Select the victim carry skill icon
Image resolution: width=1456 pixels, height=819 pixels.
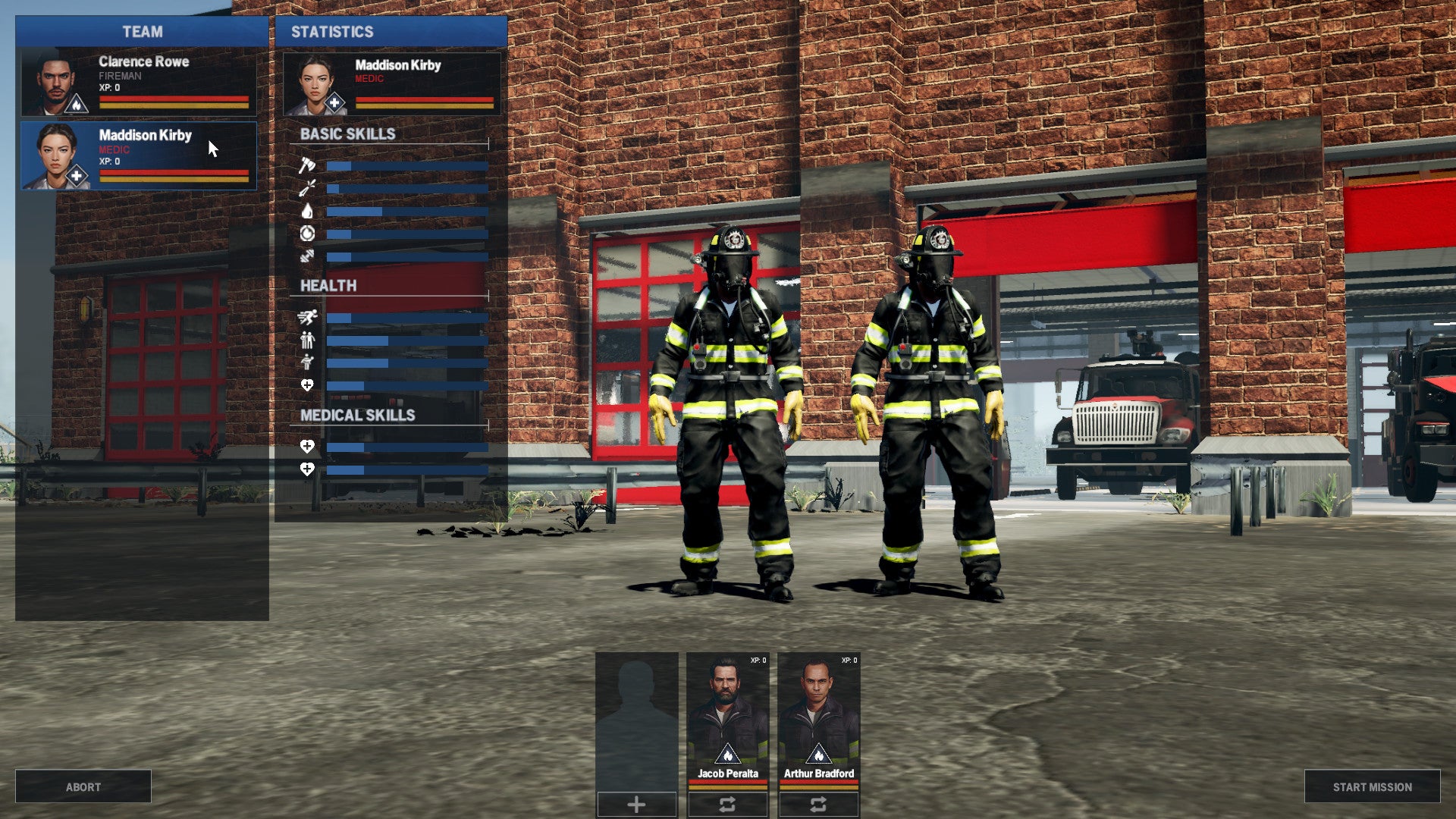point(307,362)
